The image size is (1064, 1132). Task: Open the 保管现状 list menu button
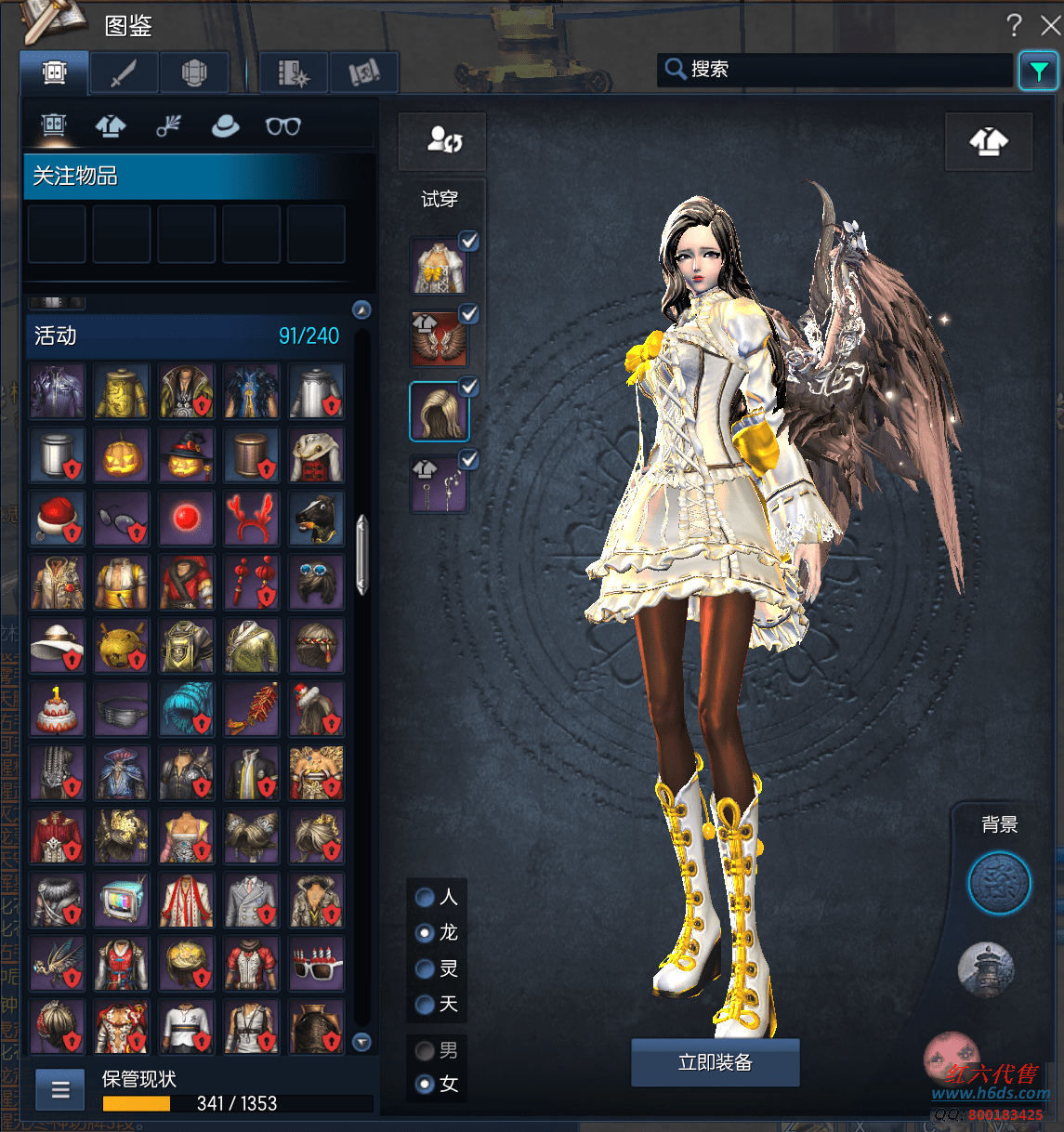click(60, 1090)
